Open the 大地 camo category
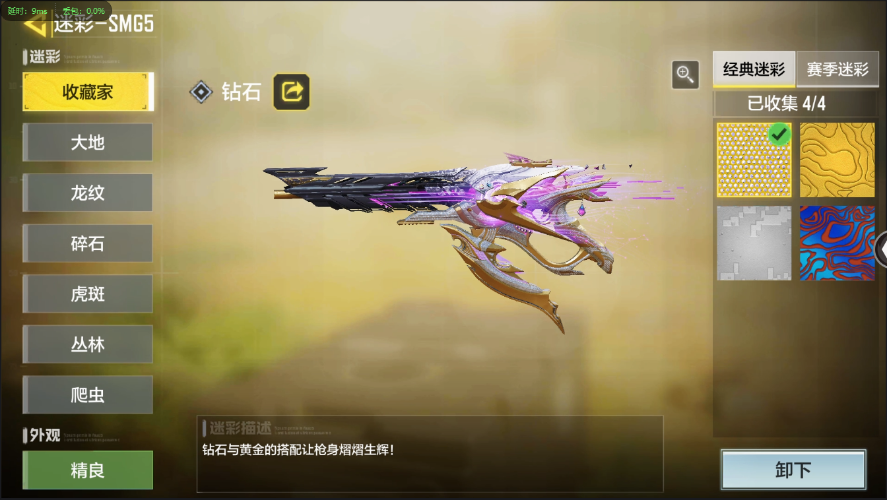 click(x=88, y=142)
